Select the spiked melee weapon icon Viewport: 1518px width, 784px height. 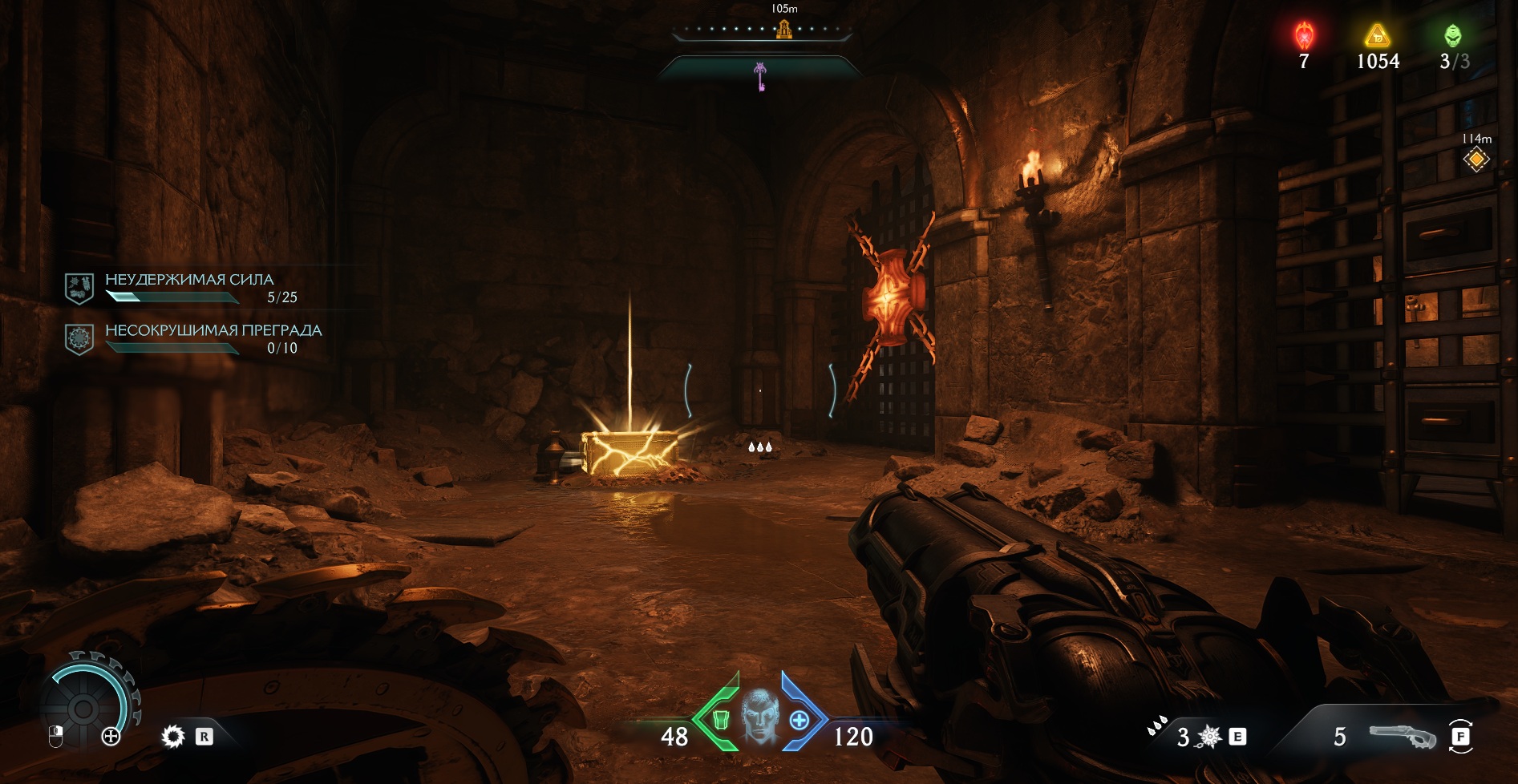click(x=1208, y=736)
